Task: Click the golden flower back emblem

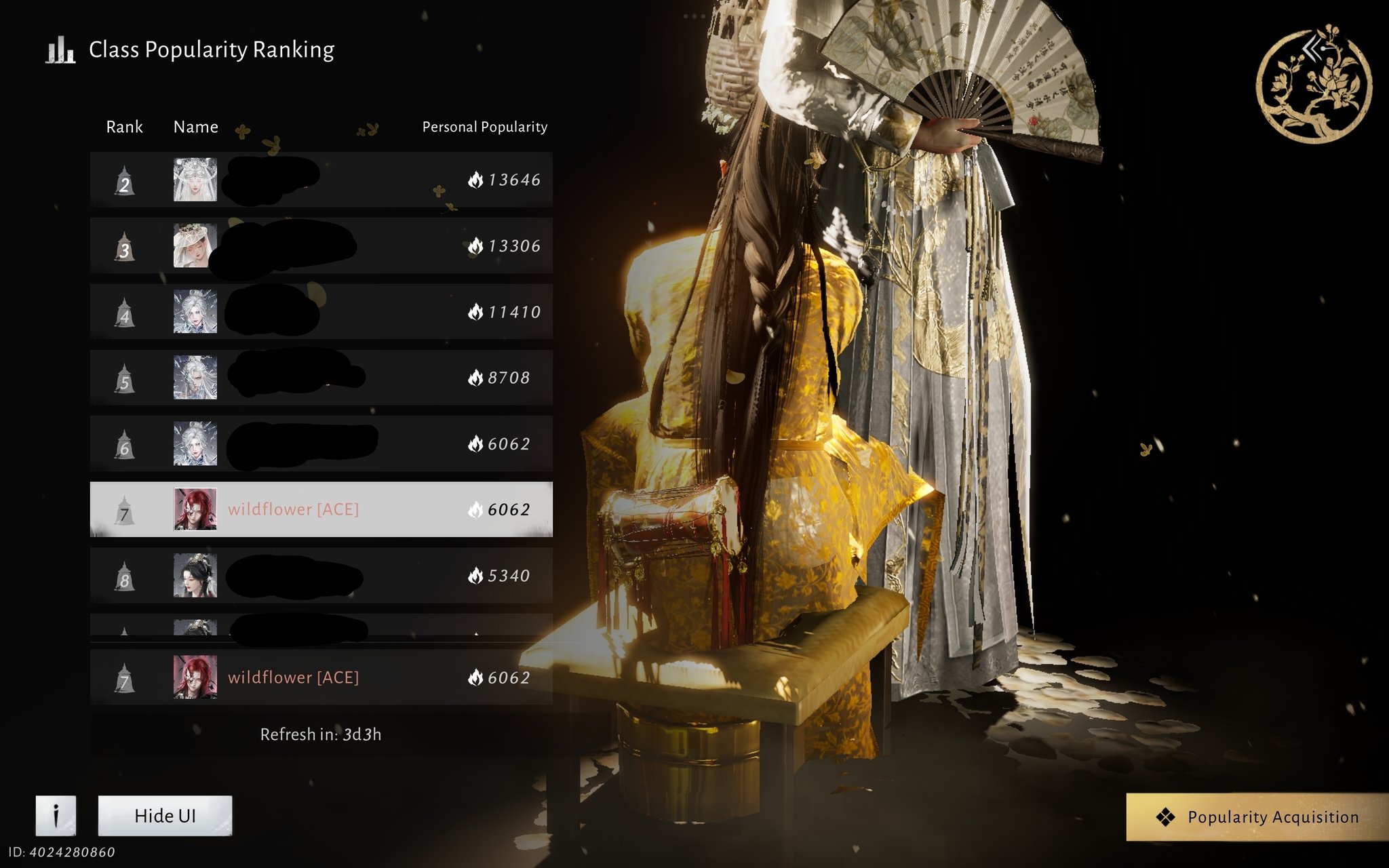Action: click(x=1314, y=85)
